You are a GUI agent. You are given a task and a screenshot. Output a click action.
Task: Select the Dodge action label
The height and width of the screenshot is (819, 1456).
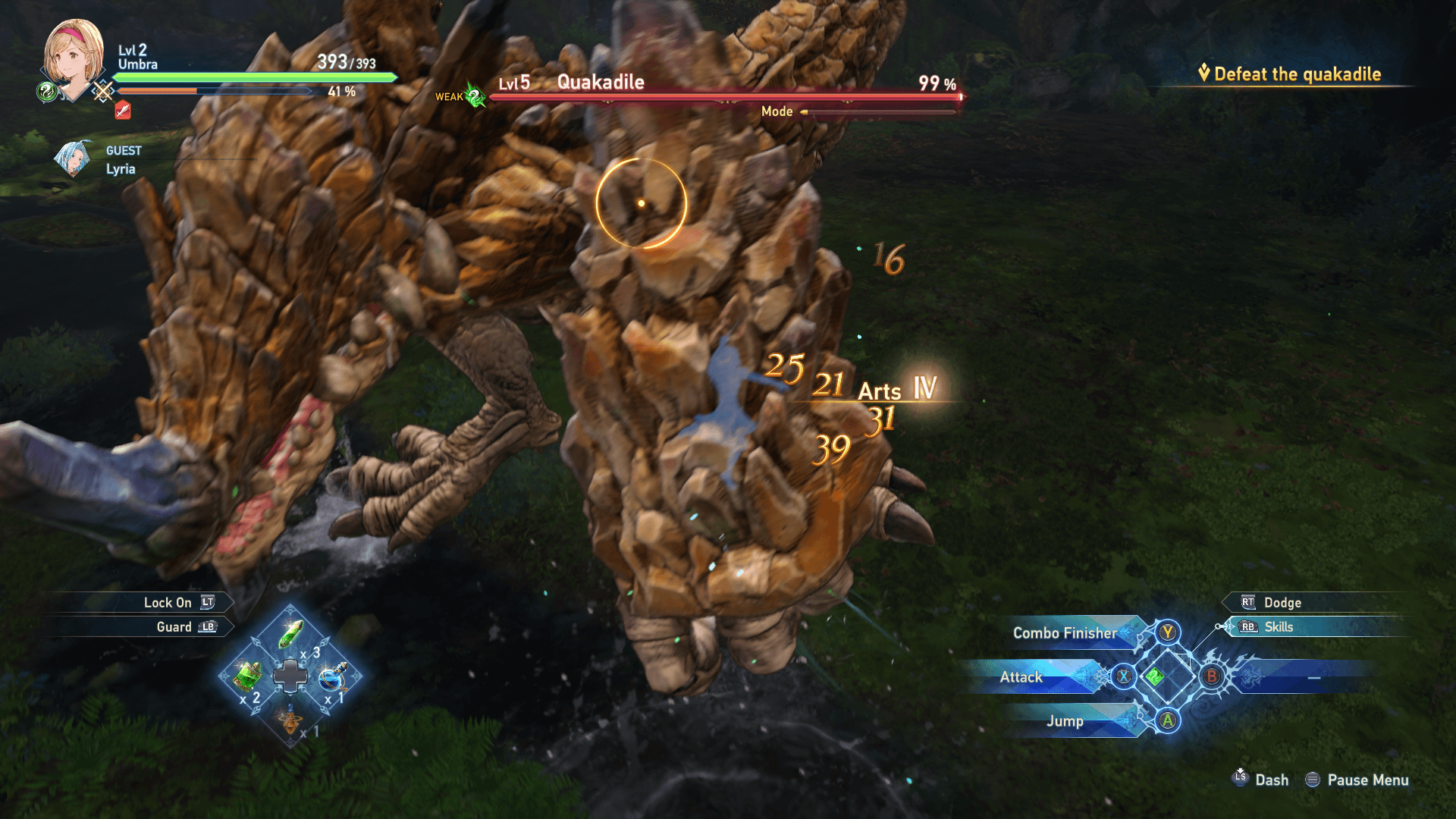(1282, 603)
